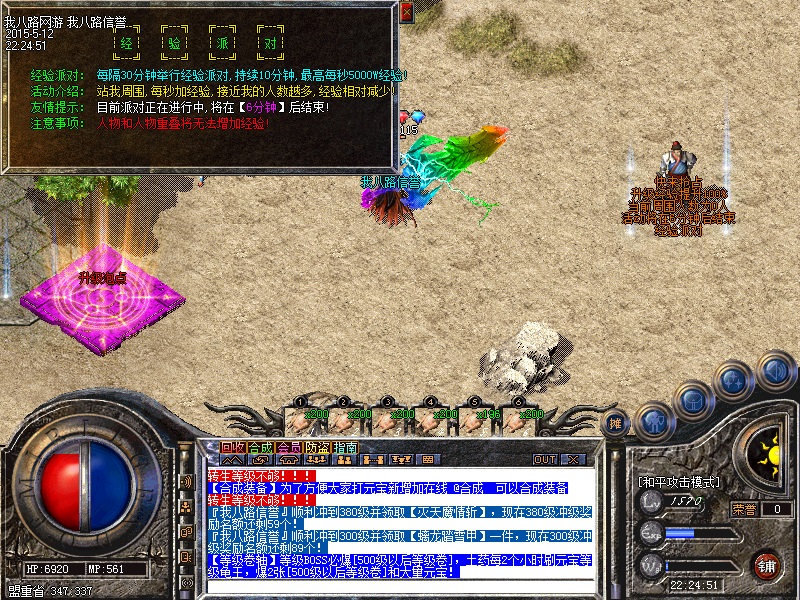Click the OUT button on chat bar
Image resolution: width=800 pixels, height=600 pixels.
[x=545, y=459]
